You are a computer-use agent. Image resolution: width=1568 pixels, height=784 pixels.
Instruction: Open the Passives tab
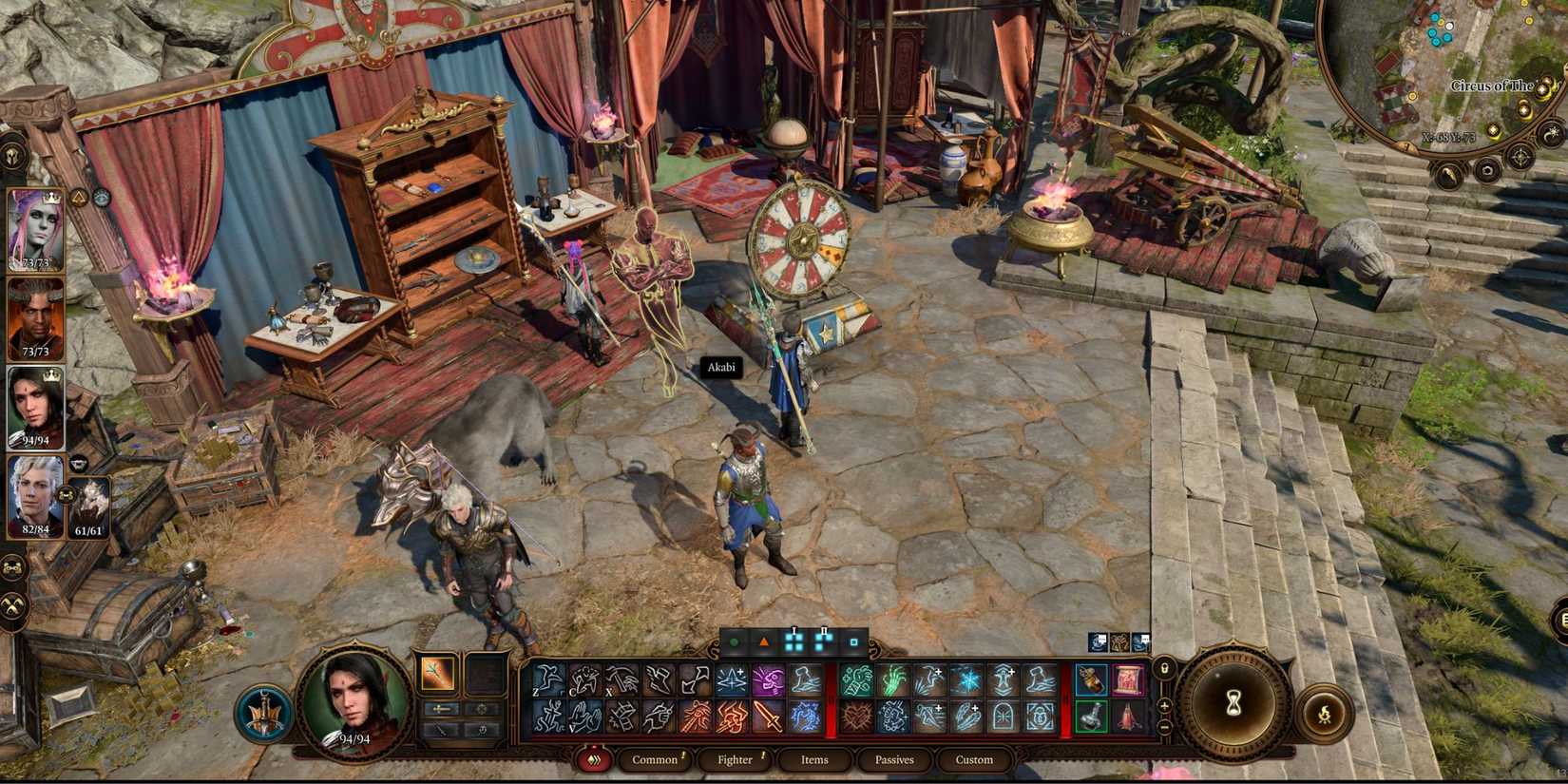[x=891, y=759]
